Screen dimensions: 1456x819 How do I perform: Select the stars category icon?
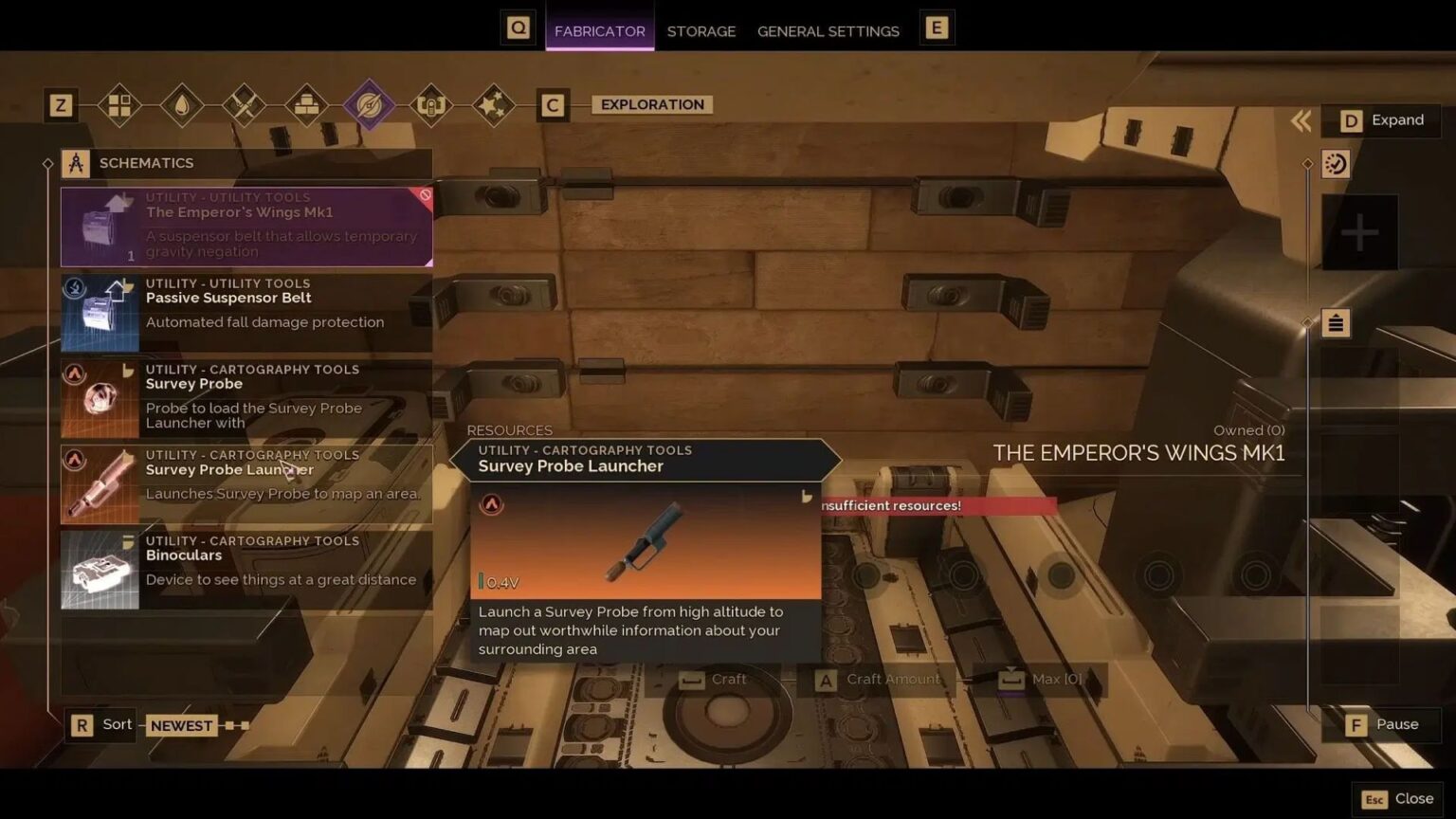(x=493, y=105)
